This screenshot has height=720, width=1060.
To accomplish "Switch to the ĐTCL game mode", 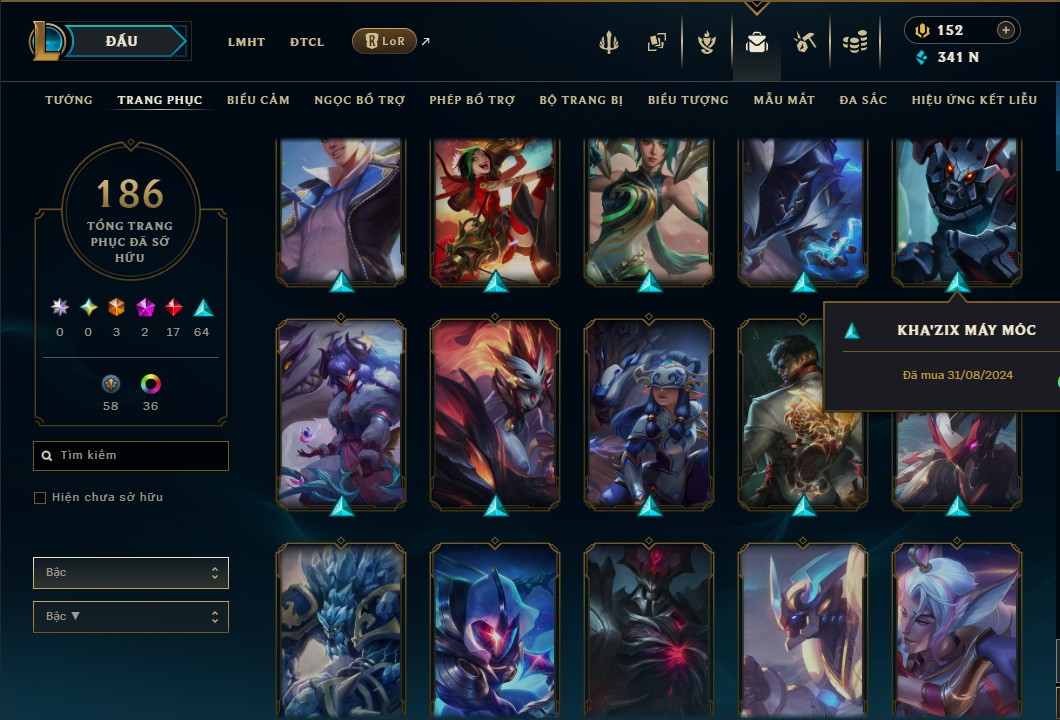I will (x=307, y=42).
